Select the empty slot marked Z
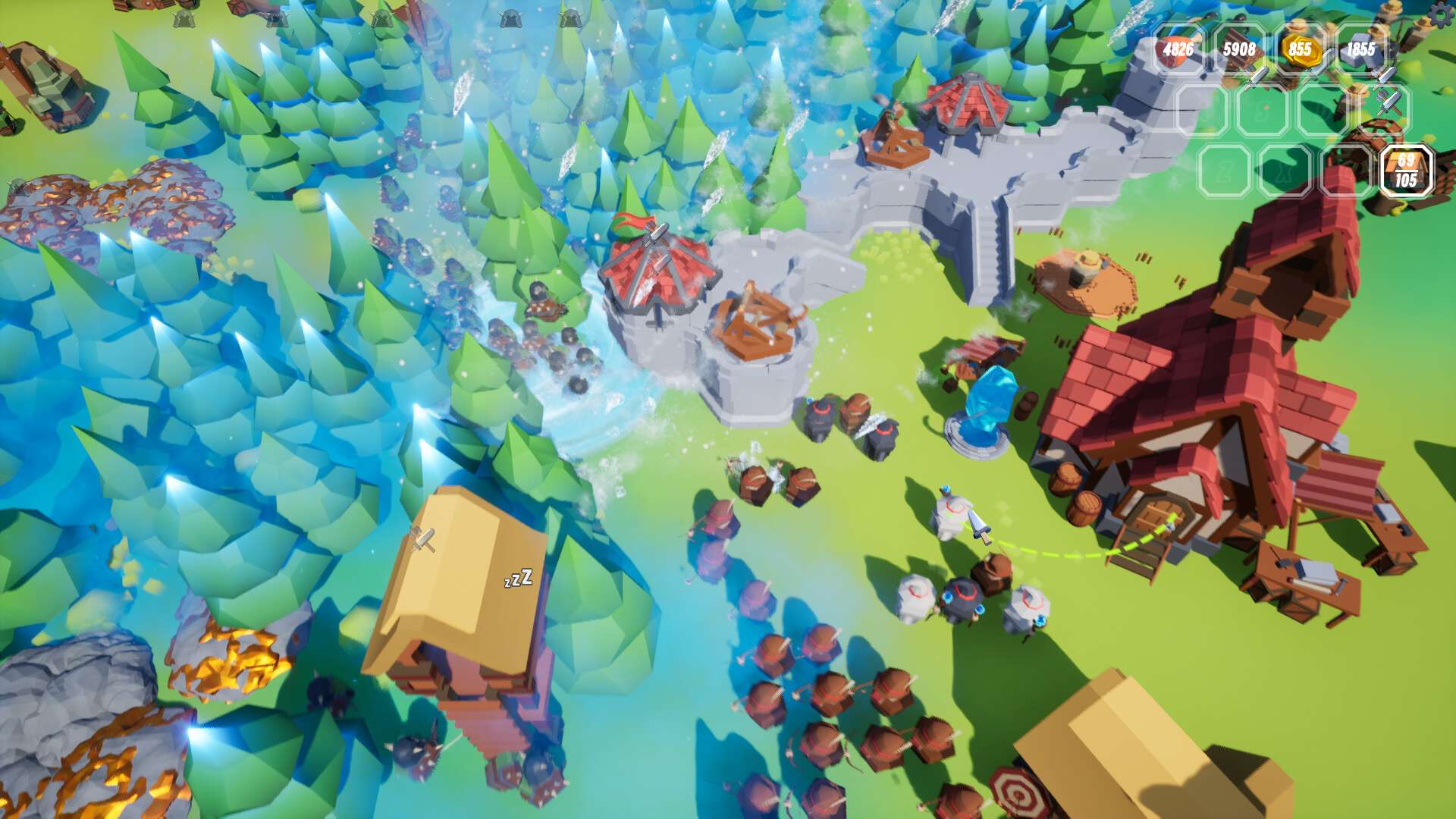Viewport: 1456px width, 819px height. pyautogui.click(x=1224, y=171)
